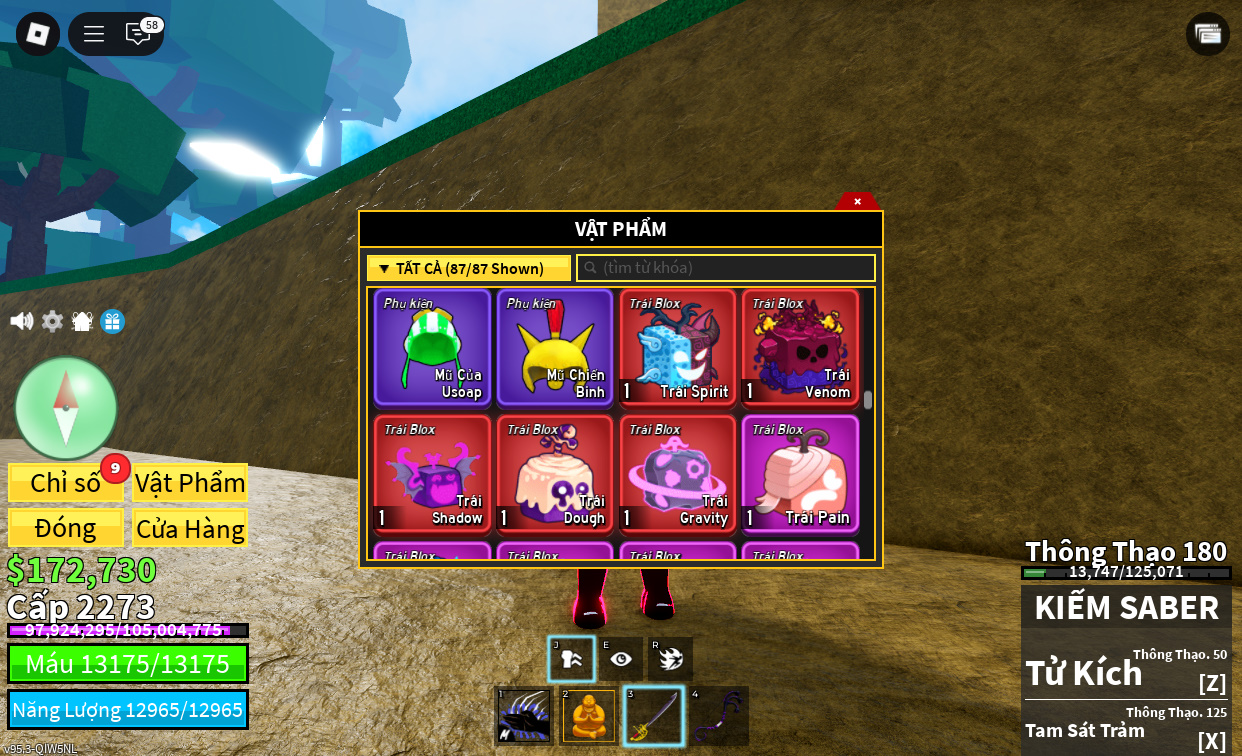Open the Cửa Hàng shop
Screen dimensions: 1242x756
coord(190,528)
